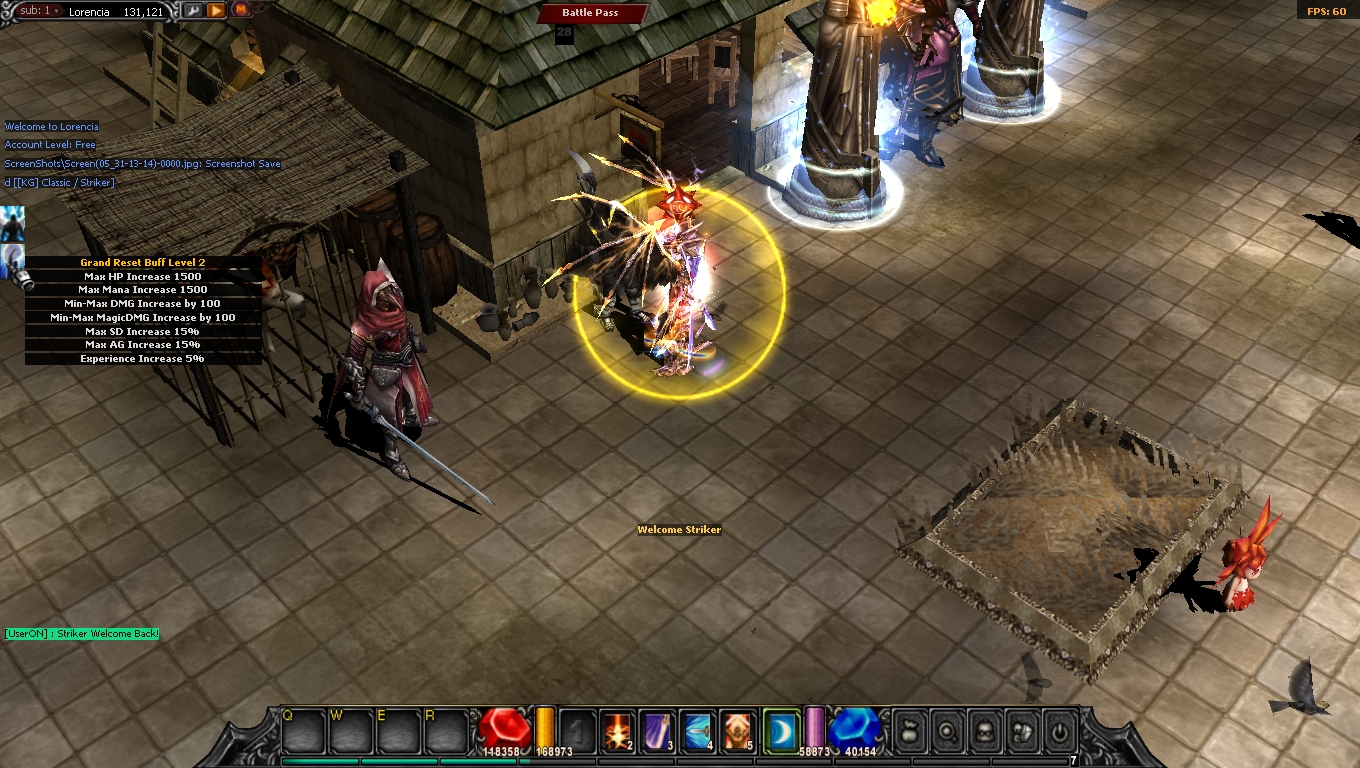
Task: Click the orange play arrow button
Action: (x=216, y=11)
